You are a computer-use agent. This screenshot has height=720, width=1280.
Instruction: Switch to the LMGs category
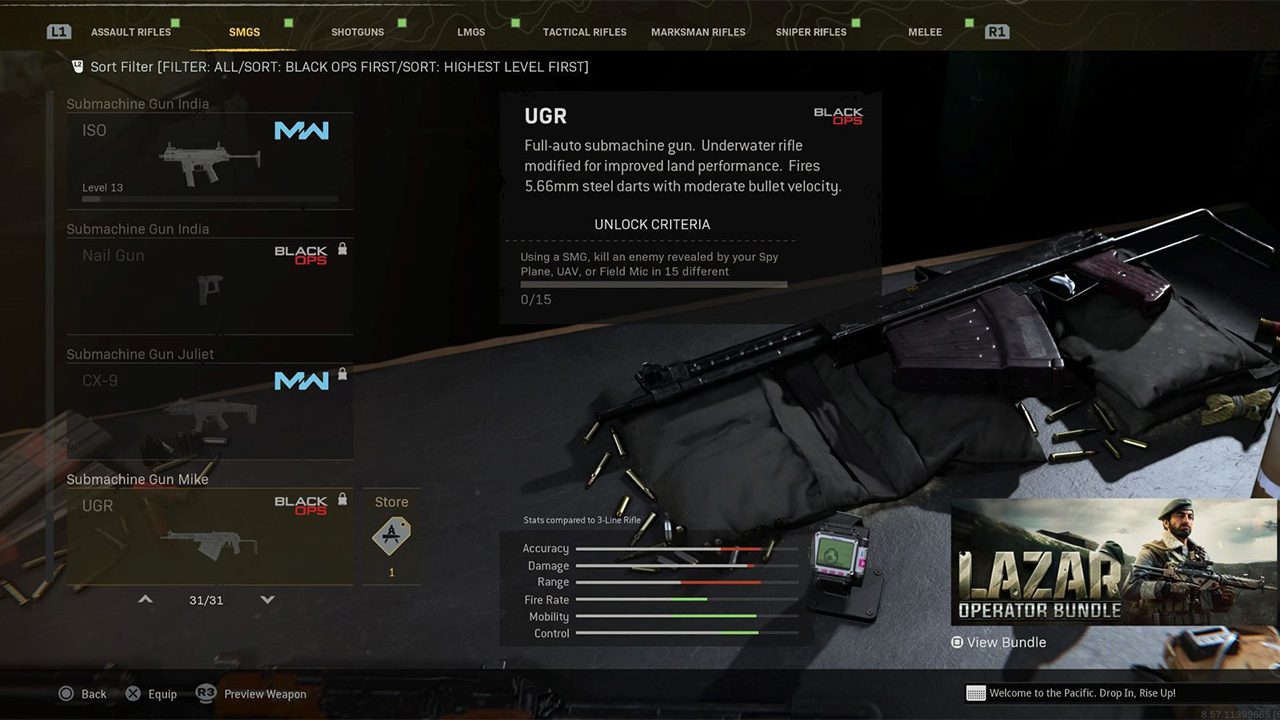471,32
